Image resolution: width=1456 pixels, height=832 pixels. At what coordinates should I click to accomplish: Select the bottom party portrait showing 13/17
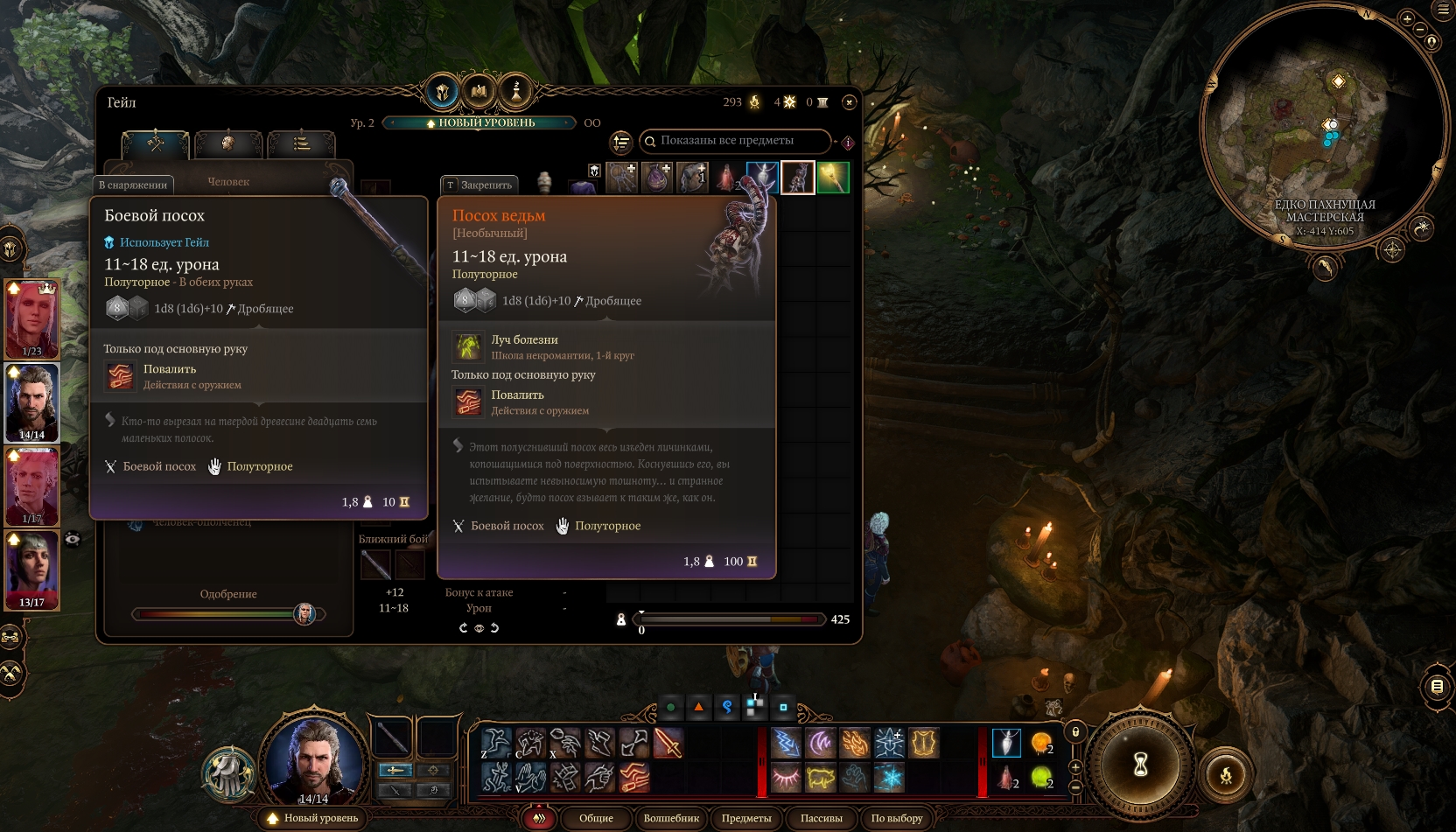coord(32,570)
